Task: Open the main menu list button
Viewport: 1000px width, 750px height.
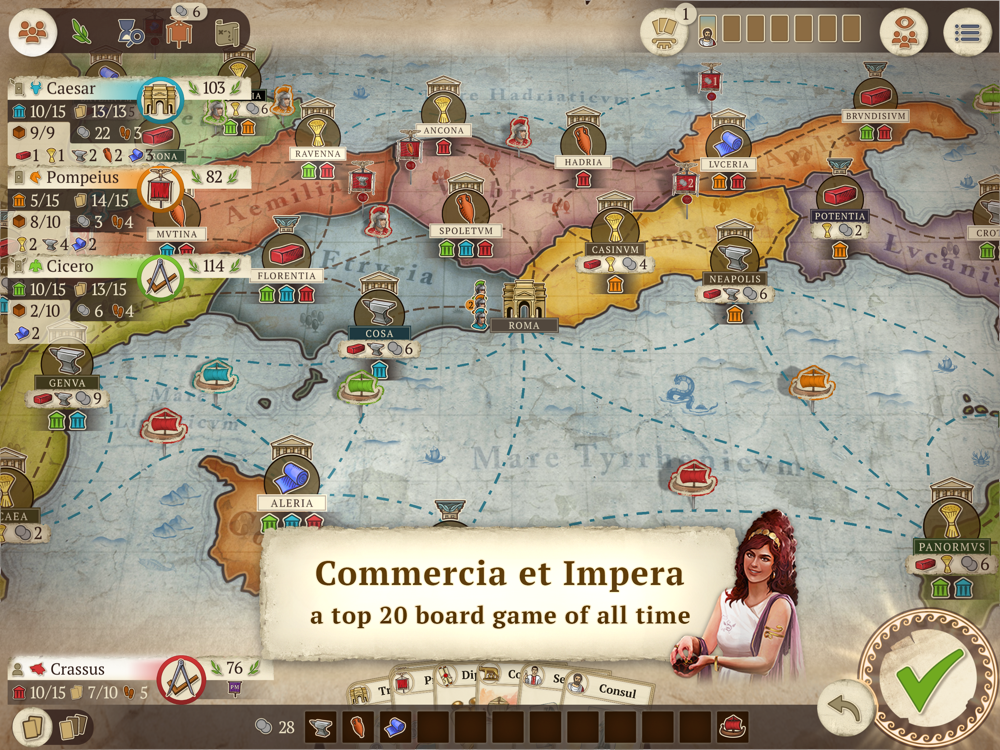Action: click(966, 33)
